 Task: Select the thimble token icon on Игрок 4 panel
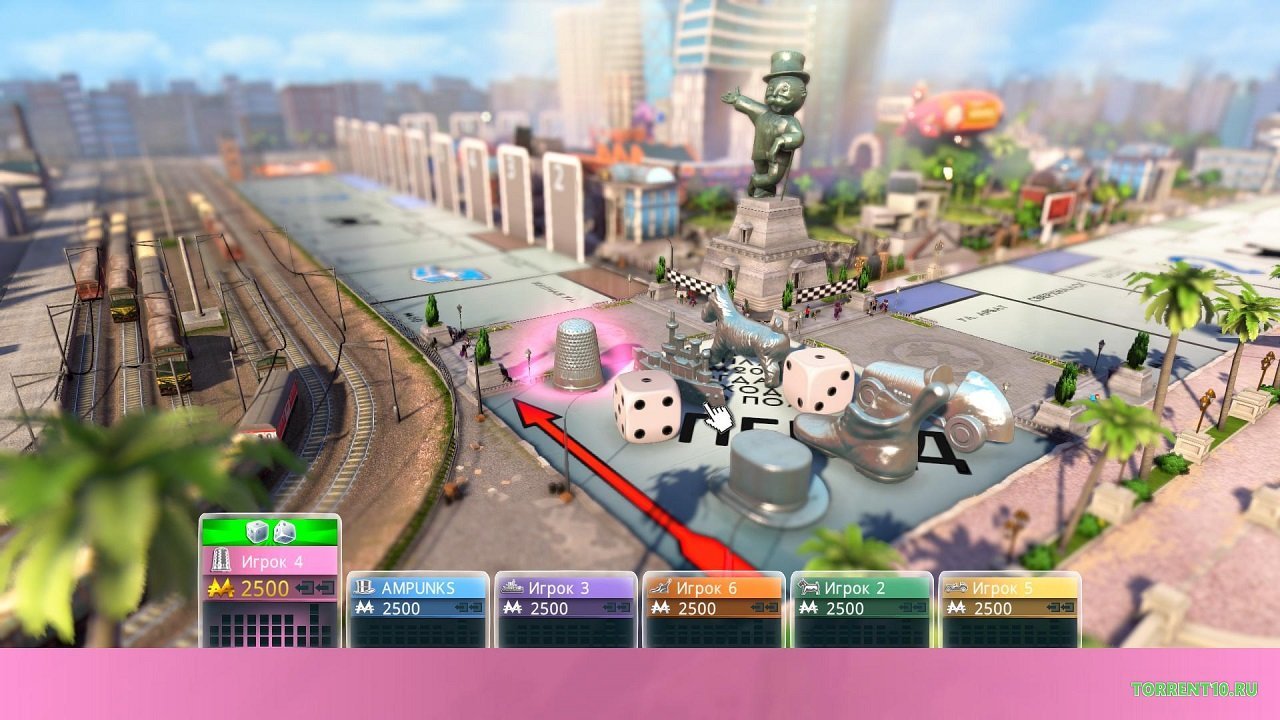[220, 559]
